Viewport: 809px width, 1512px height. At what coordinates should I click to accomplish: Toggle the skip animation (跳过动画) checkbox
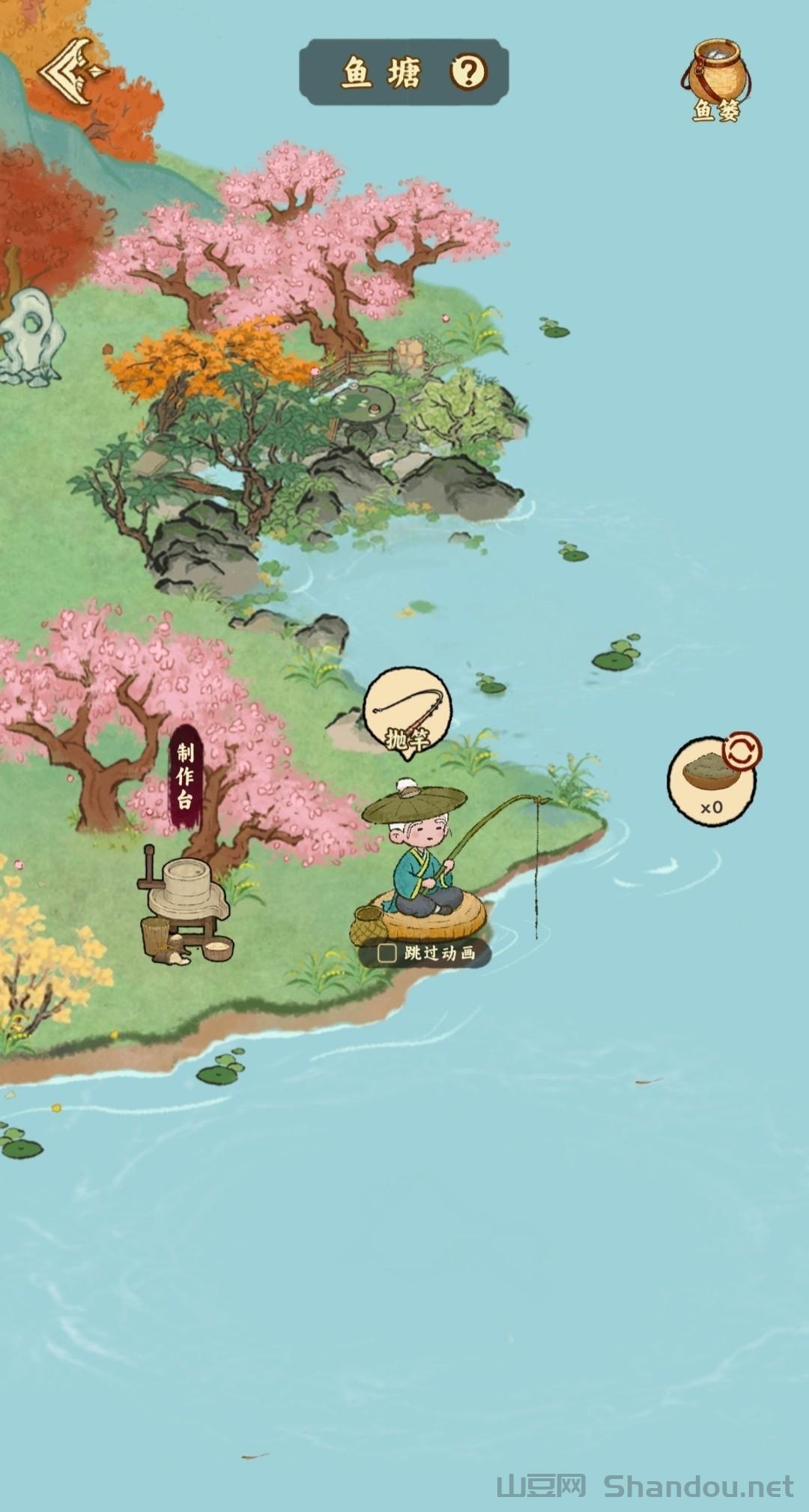pyautogui.click(x=387, y=953)
